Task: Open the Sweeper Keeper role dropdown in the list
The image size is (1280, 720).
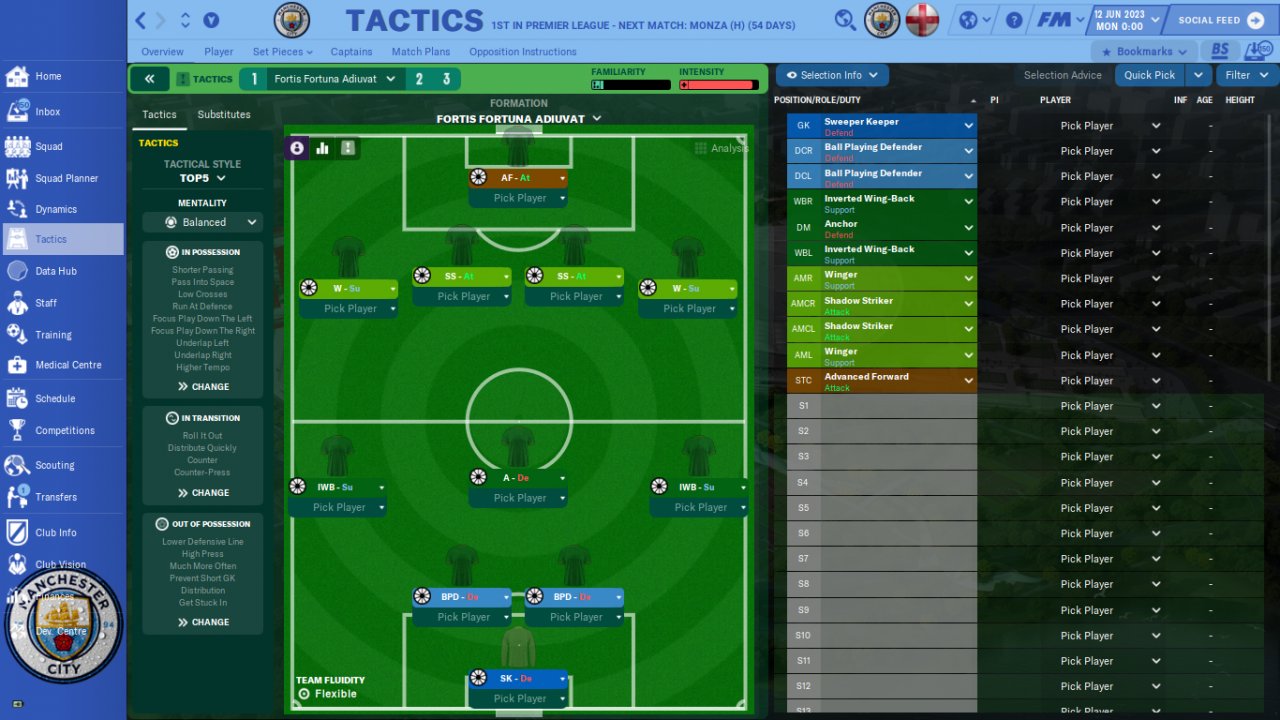Action: tap(968, 126)
